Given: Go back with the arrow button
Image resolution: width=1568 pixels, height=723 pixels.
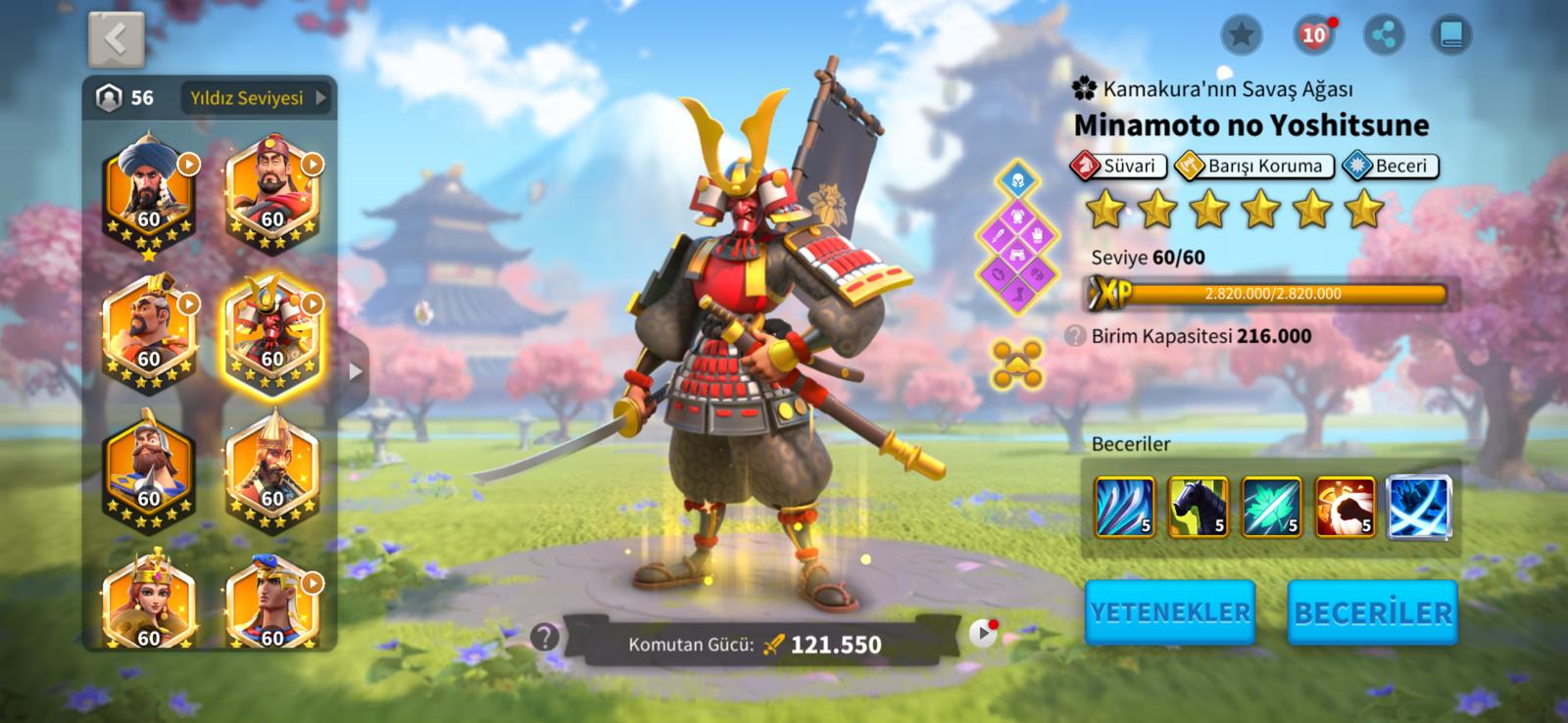Looking at the screenshot, I should tap(116, 39).
